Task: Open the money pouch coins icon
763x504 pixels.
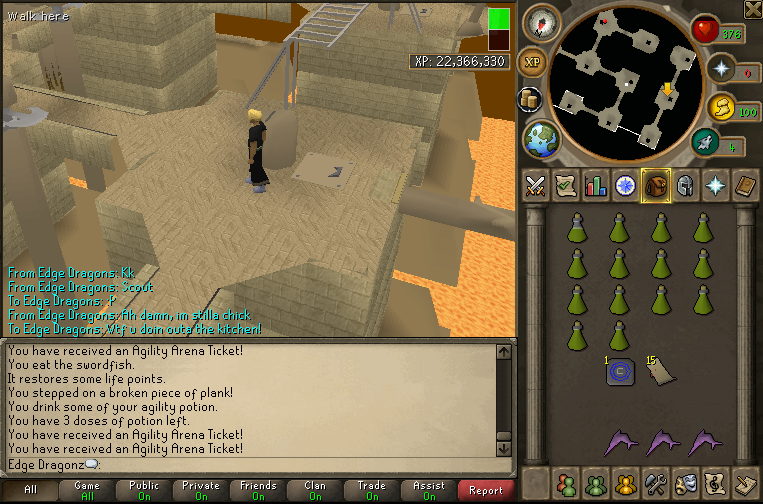Action: point(531,99)
